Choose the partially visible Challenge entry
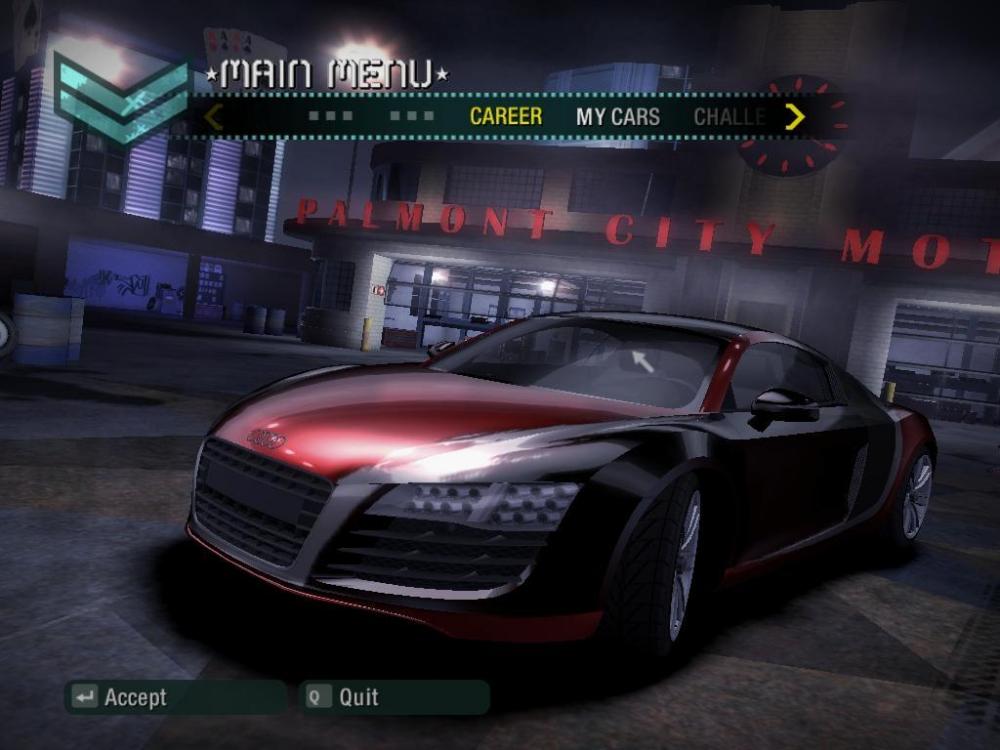Image resolution: width=1000 pixels, height=750 pixels. [729, 116]
